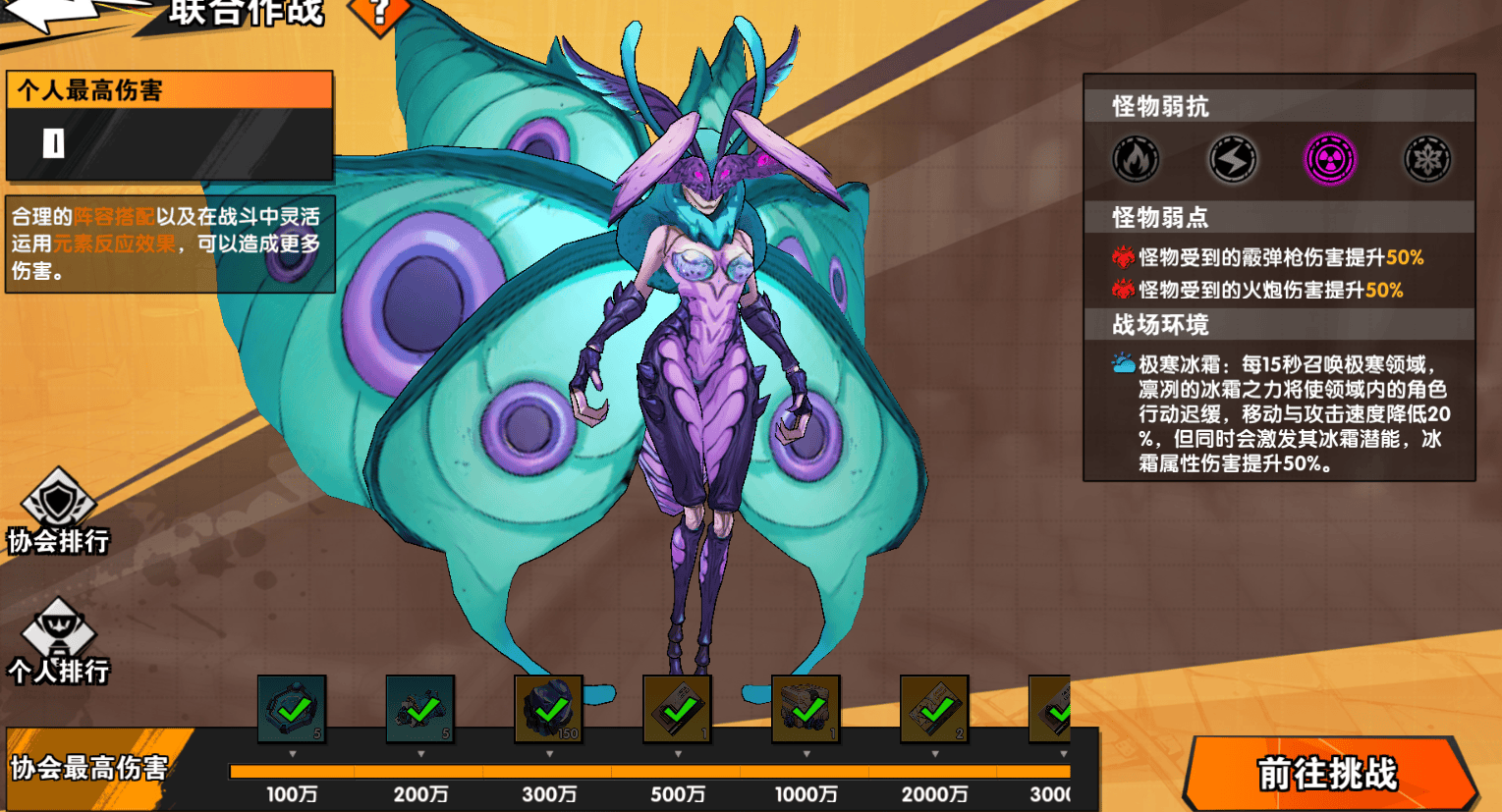1502x812 pixels.
Task: View the 500万 damage reward item
Action: 678,708
